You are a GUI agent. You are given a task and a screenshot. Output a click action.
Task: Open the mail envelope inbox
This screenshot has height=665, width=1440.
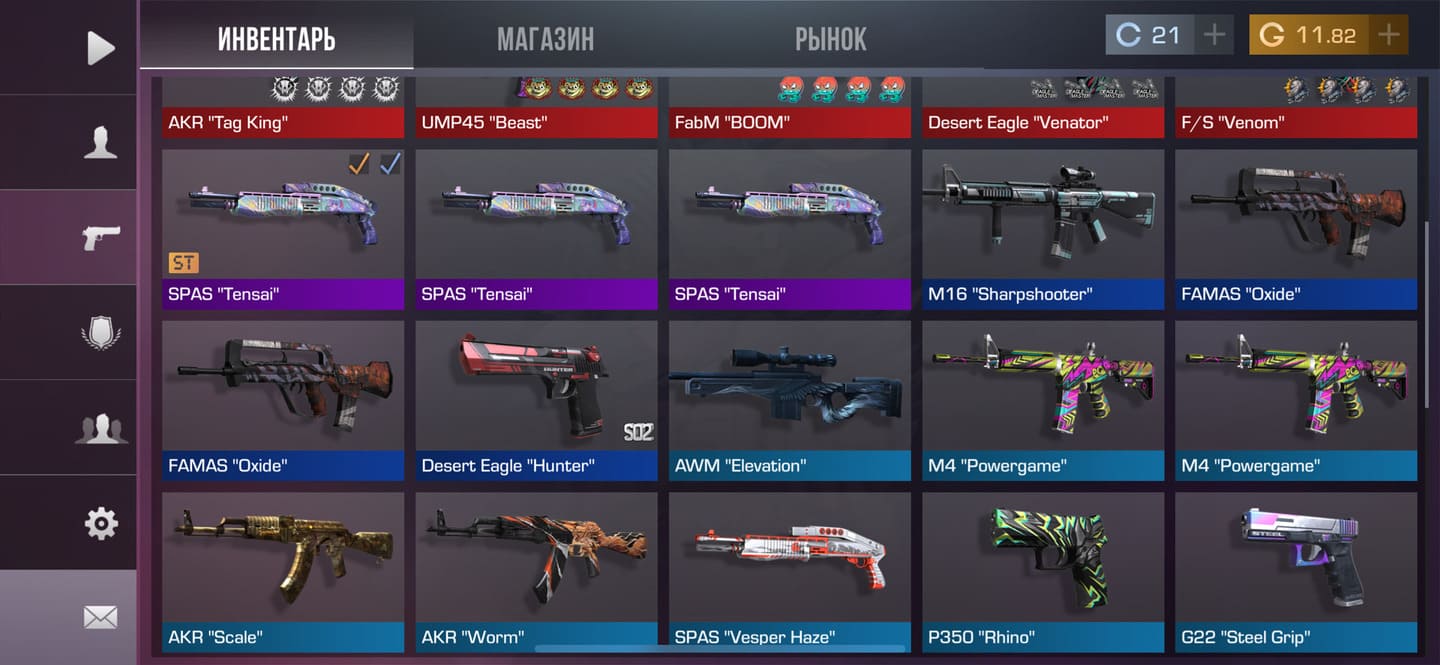coord(100,617)
